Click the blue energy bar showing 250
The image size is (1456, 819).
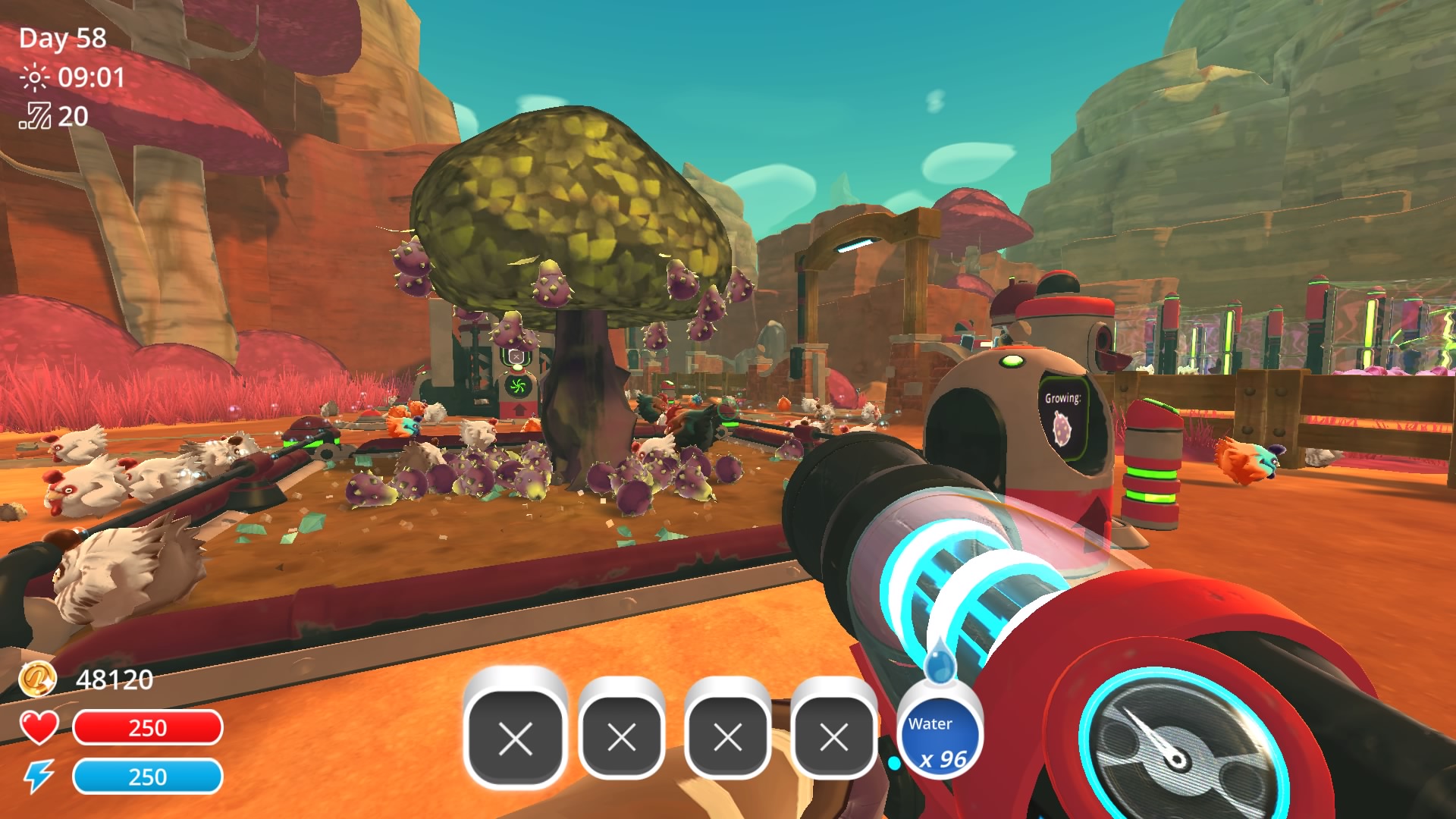pyautogui.click(x=149, y=777)
